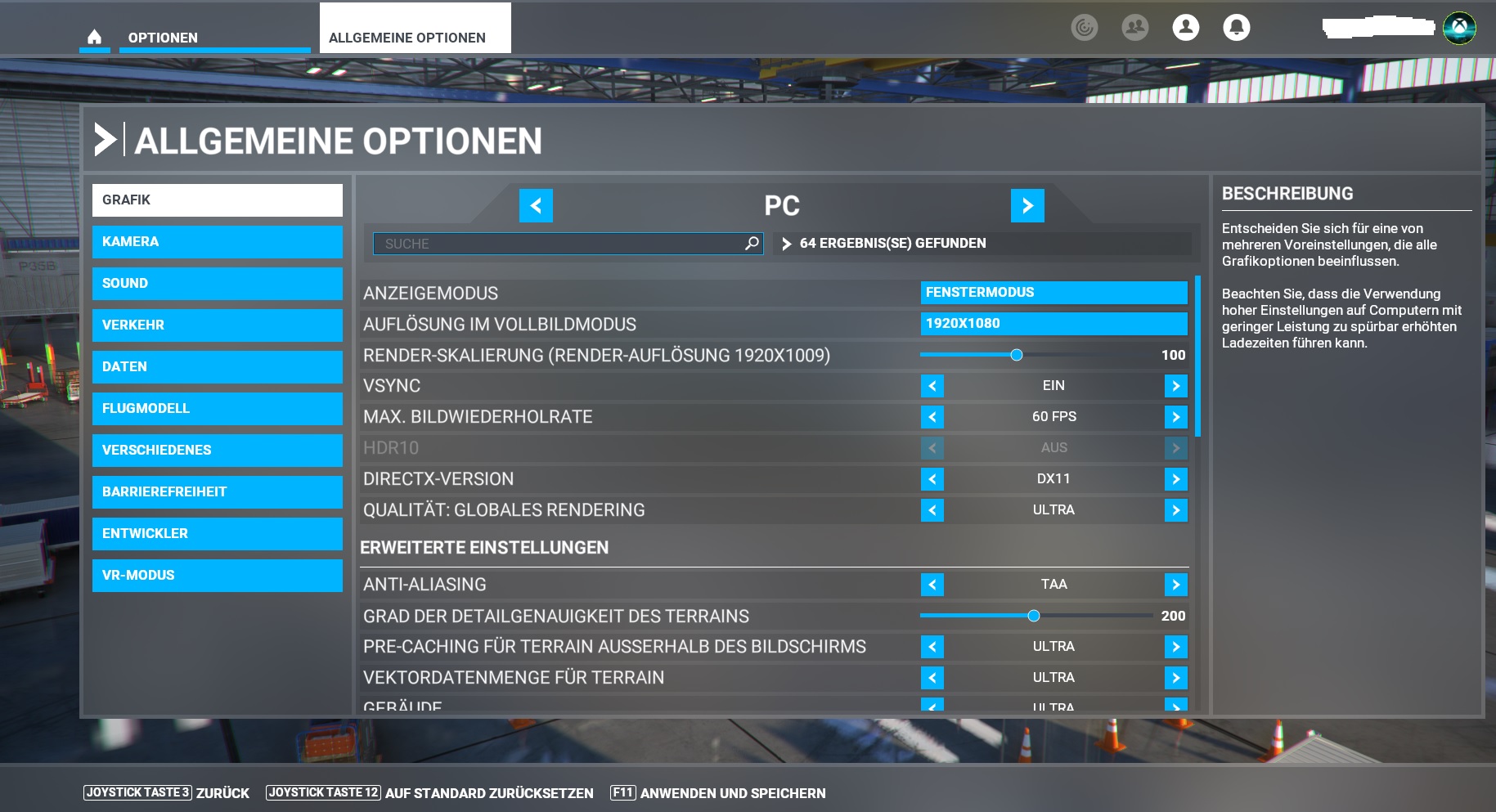Image resolution: width=1496 pixels, height=812 pixels.
Task: Switch to the KAMERA settings tab
Action: 217,241
